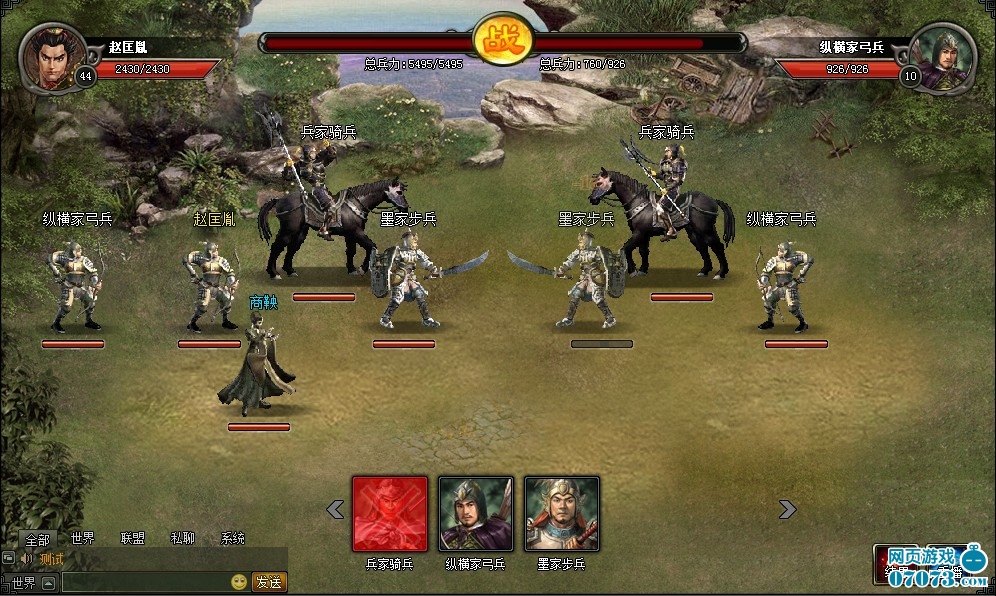
Task: Toggle the chat window size icon
Action: click(8, 559)
